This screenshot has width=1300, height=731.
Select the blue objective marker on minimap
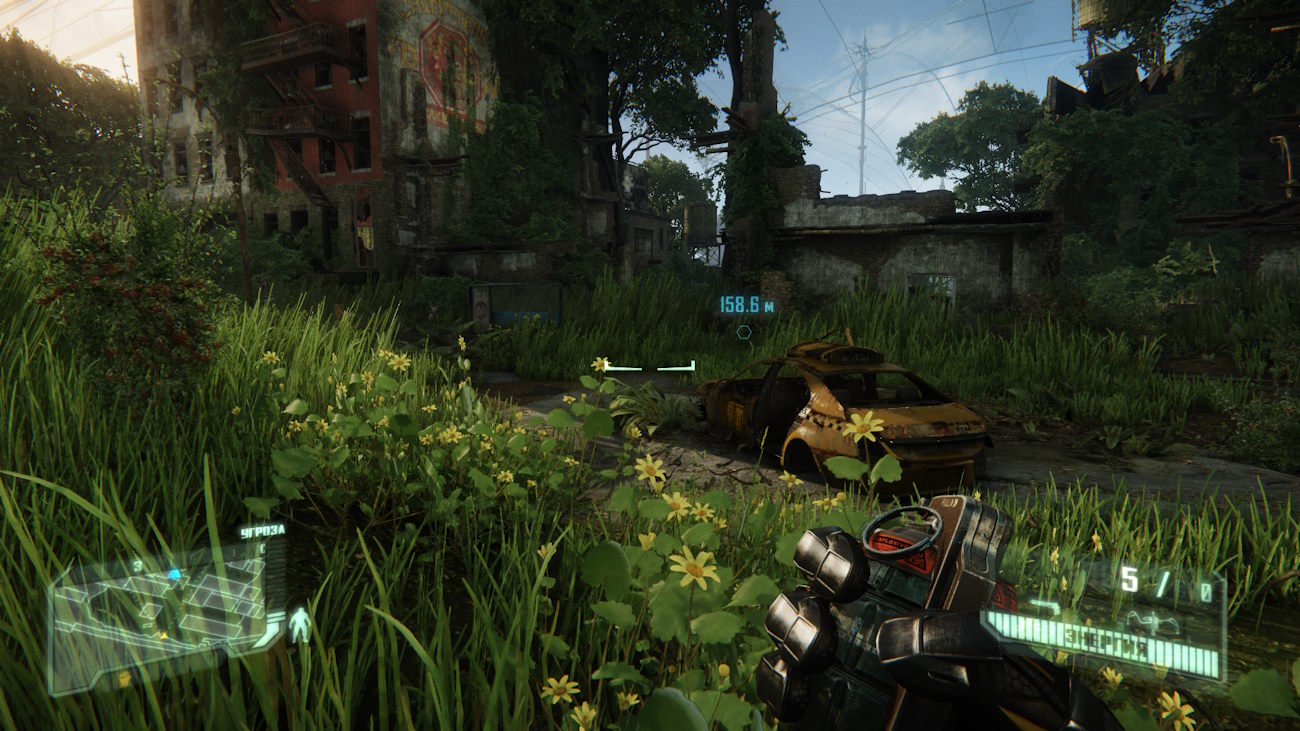[x=174, y=575]
